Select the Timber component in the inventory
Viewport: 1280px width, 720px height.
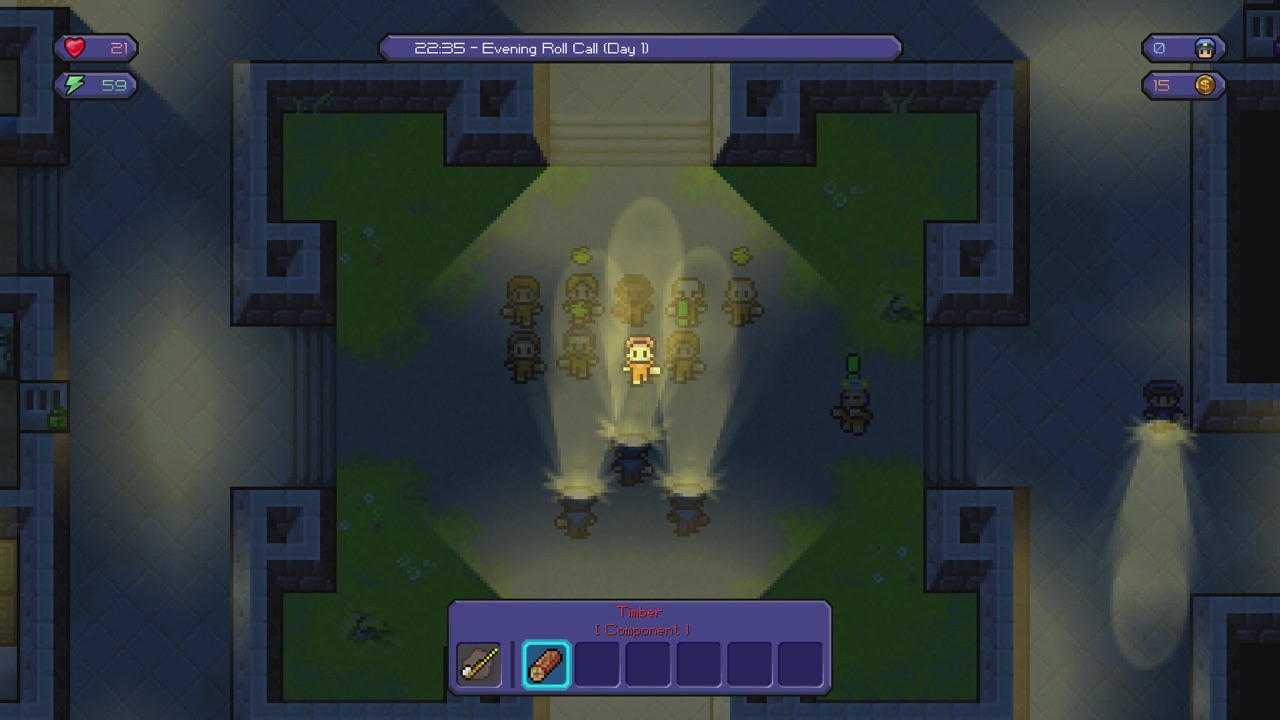(x=546, y=664)
